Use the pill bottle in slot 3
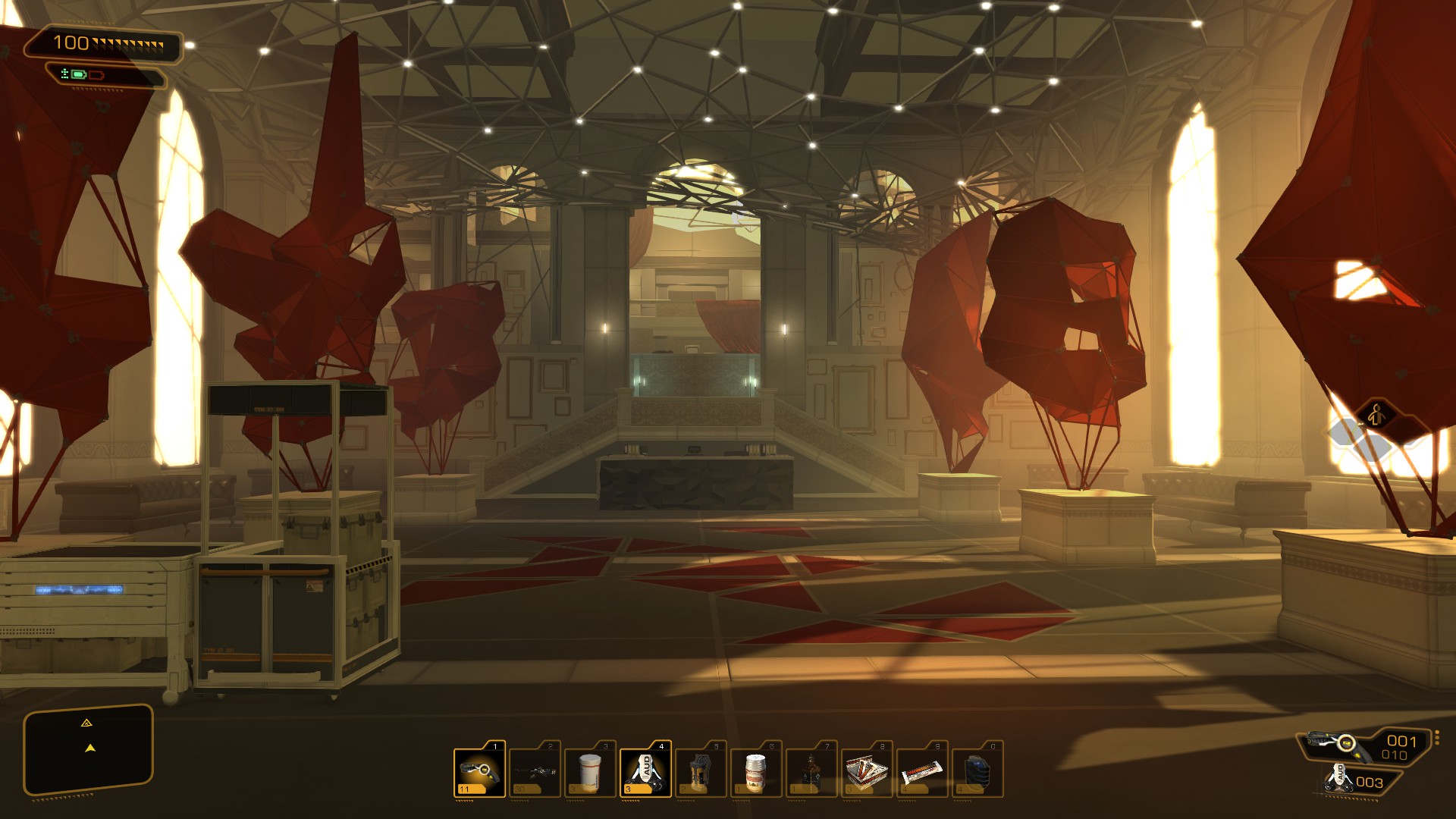 [x=590, y=771]
